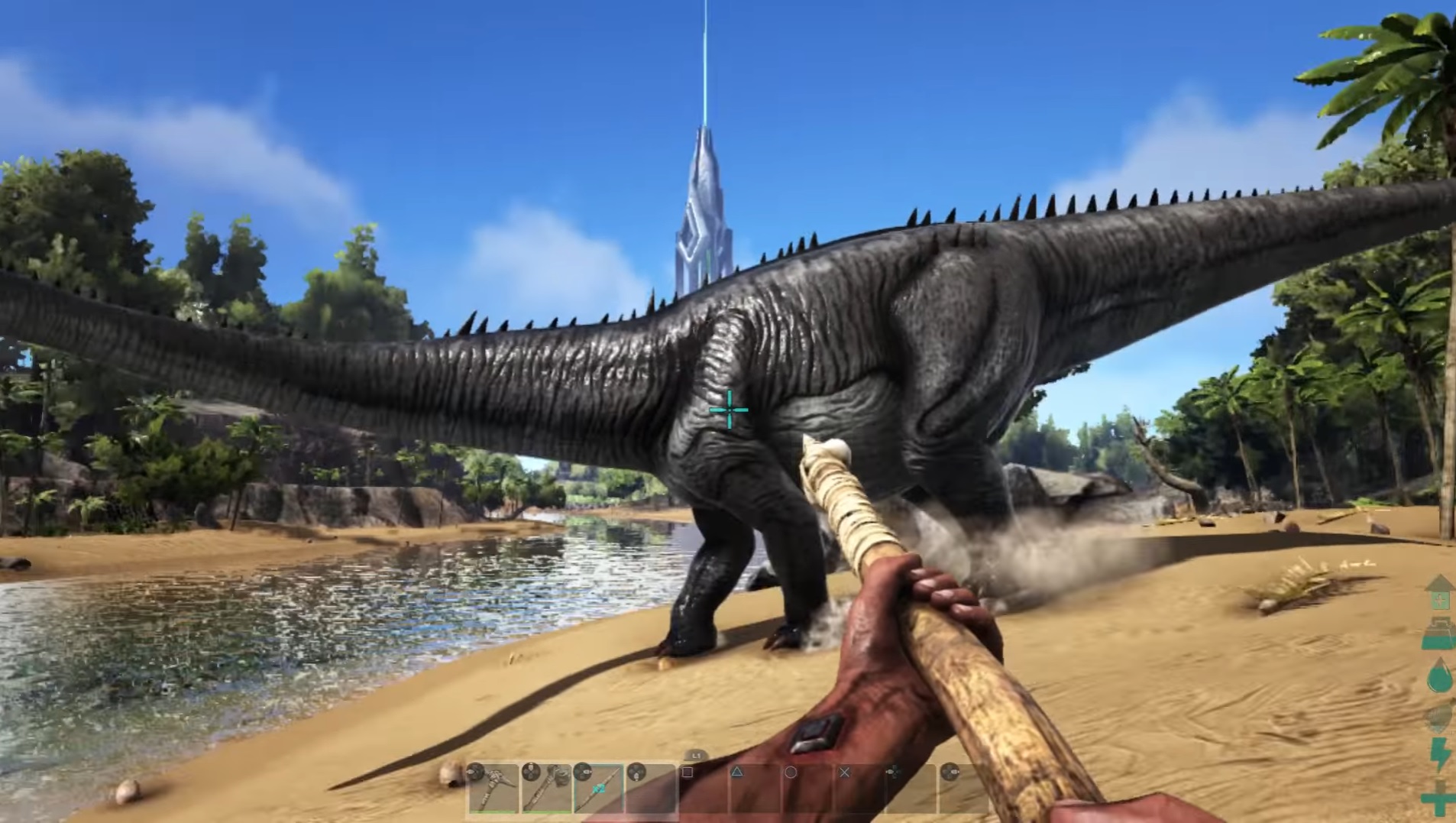Choose the highlighted spear hotbar slot
The image size is (1456, 823).
pos(600,788)
